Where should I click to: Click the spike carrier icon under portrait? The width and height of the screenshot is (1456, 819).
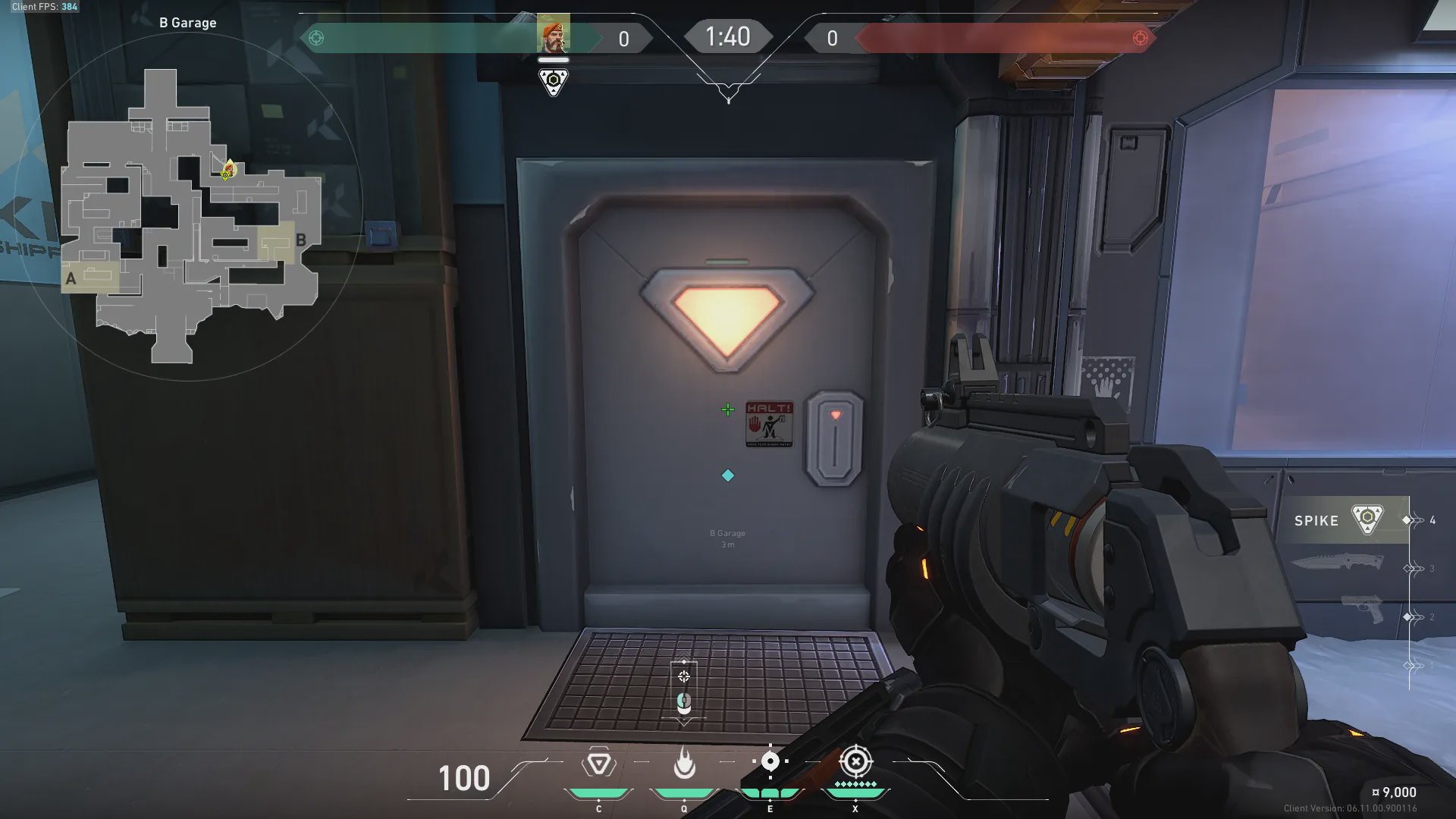(553, 81)
